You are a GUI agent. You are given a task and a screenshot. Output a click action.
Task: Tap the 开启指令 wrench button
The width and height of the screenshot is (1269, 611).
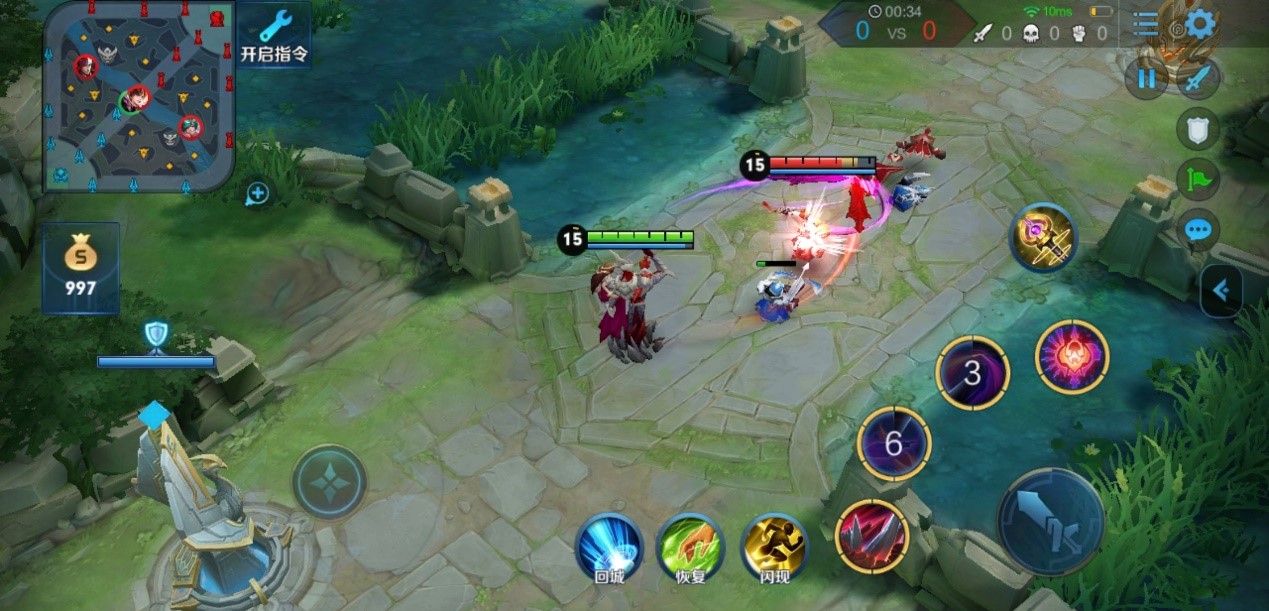(273, 34)
